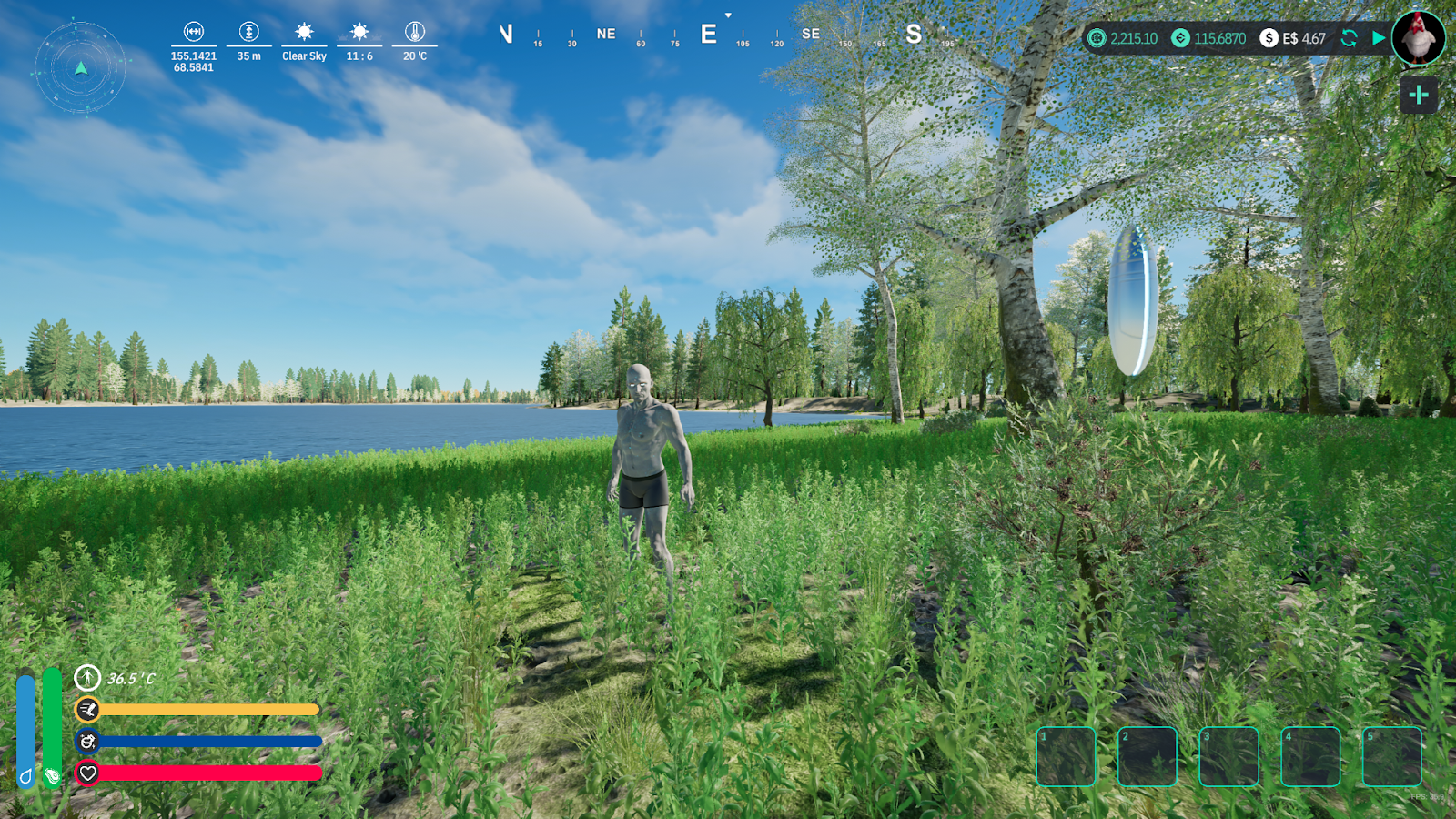The image size is (1456, 819).
Task: Open the chicken avatar profile
Action: click(x=1418, y=38)
